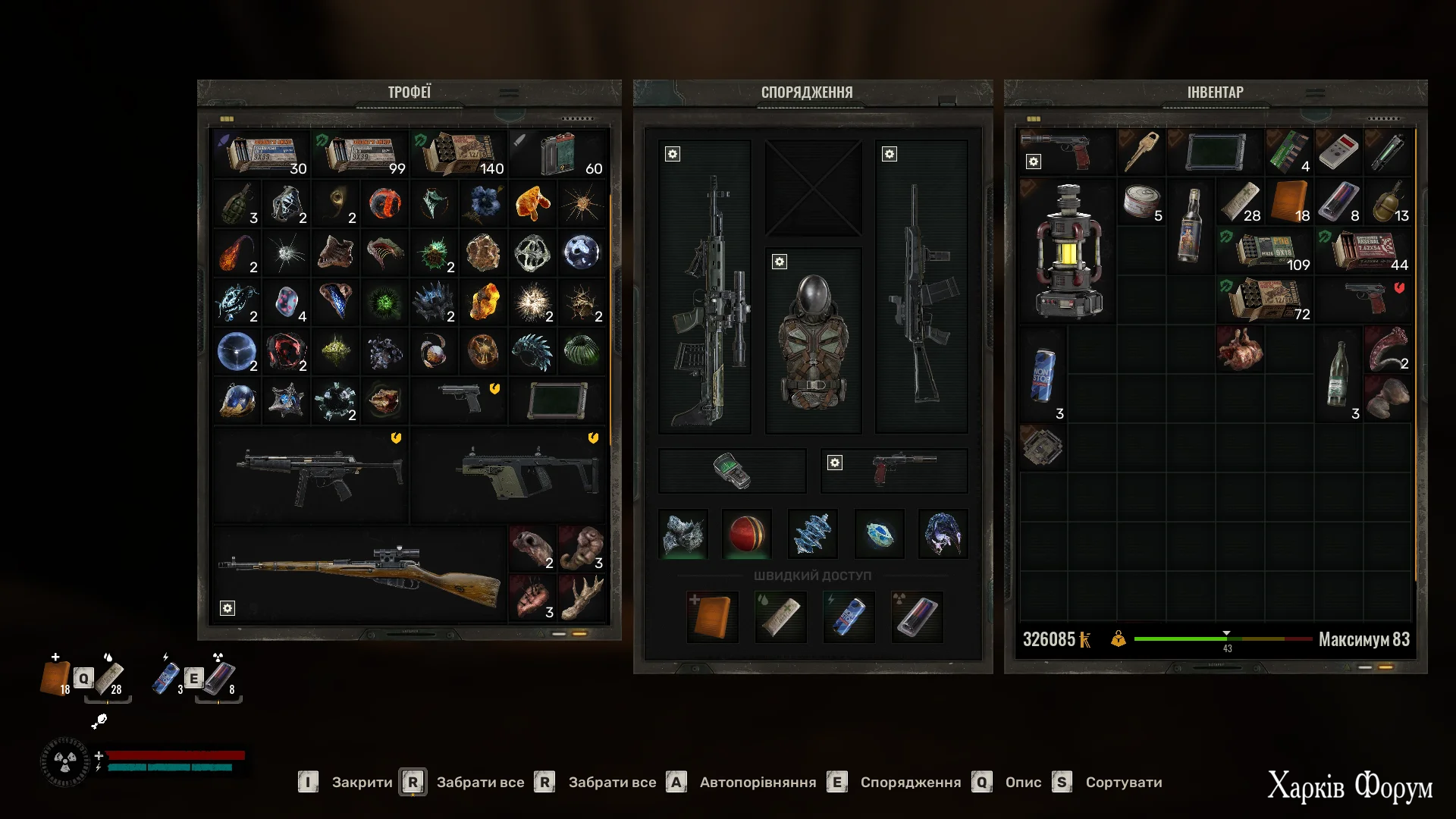This screenshot has height=819, width=1456.
Task: Select the grenade stack in loot
Action: (x=237, y=203)
